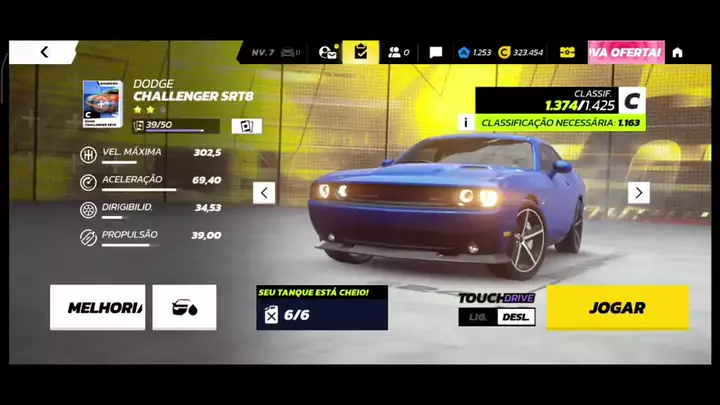
Task: Turn TouchDrive off with DESL.
Action: point(516,317)
